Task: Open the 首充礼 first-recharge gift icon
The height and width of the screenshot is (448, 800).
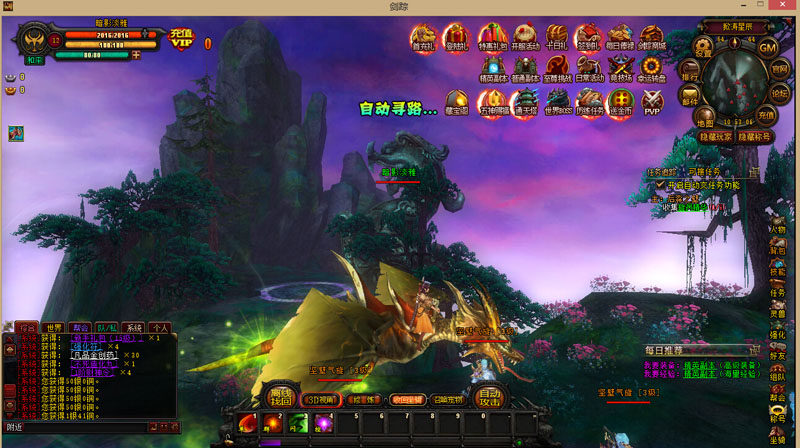Action: pos(422,40)
